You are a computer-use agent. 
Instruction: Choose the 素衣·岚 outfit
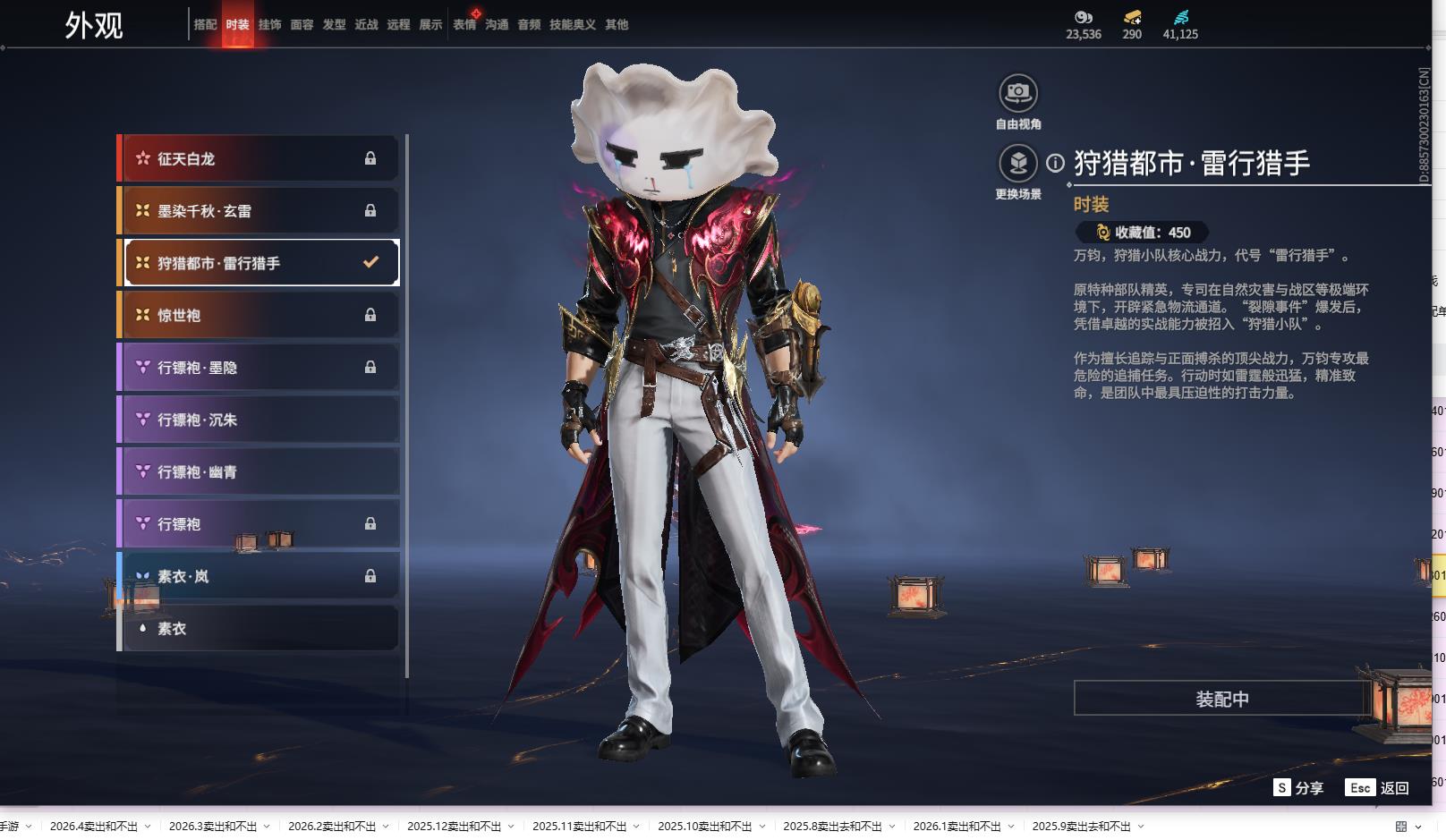click(x=259, y=576)
